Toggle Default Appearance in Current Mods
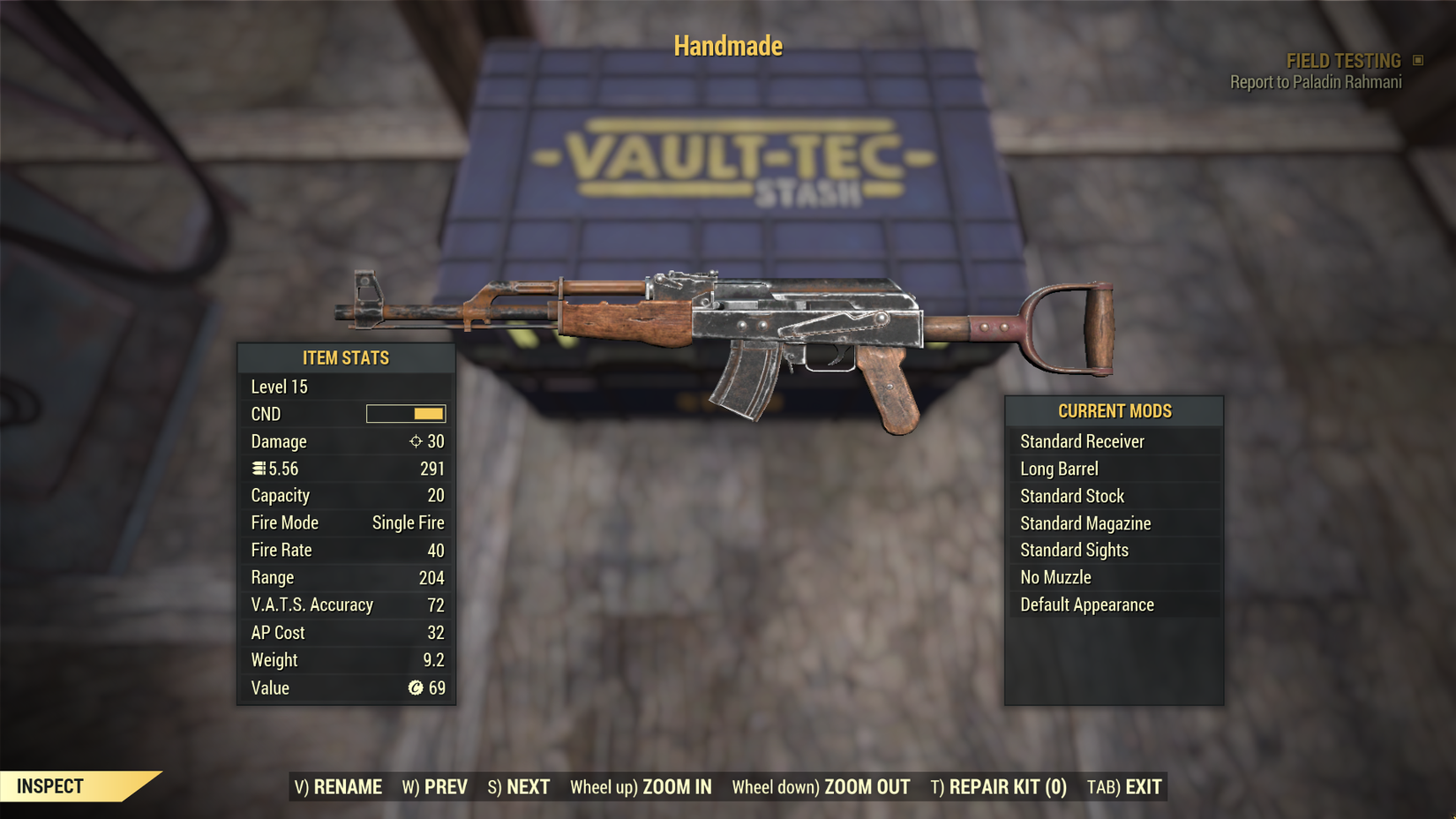The height and width of the screenshot is (819, 1456). tap(1086, 605)
